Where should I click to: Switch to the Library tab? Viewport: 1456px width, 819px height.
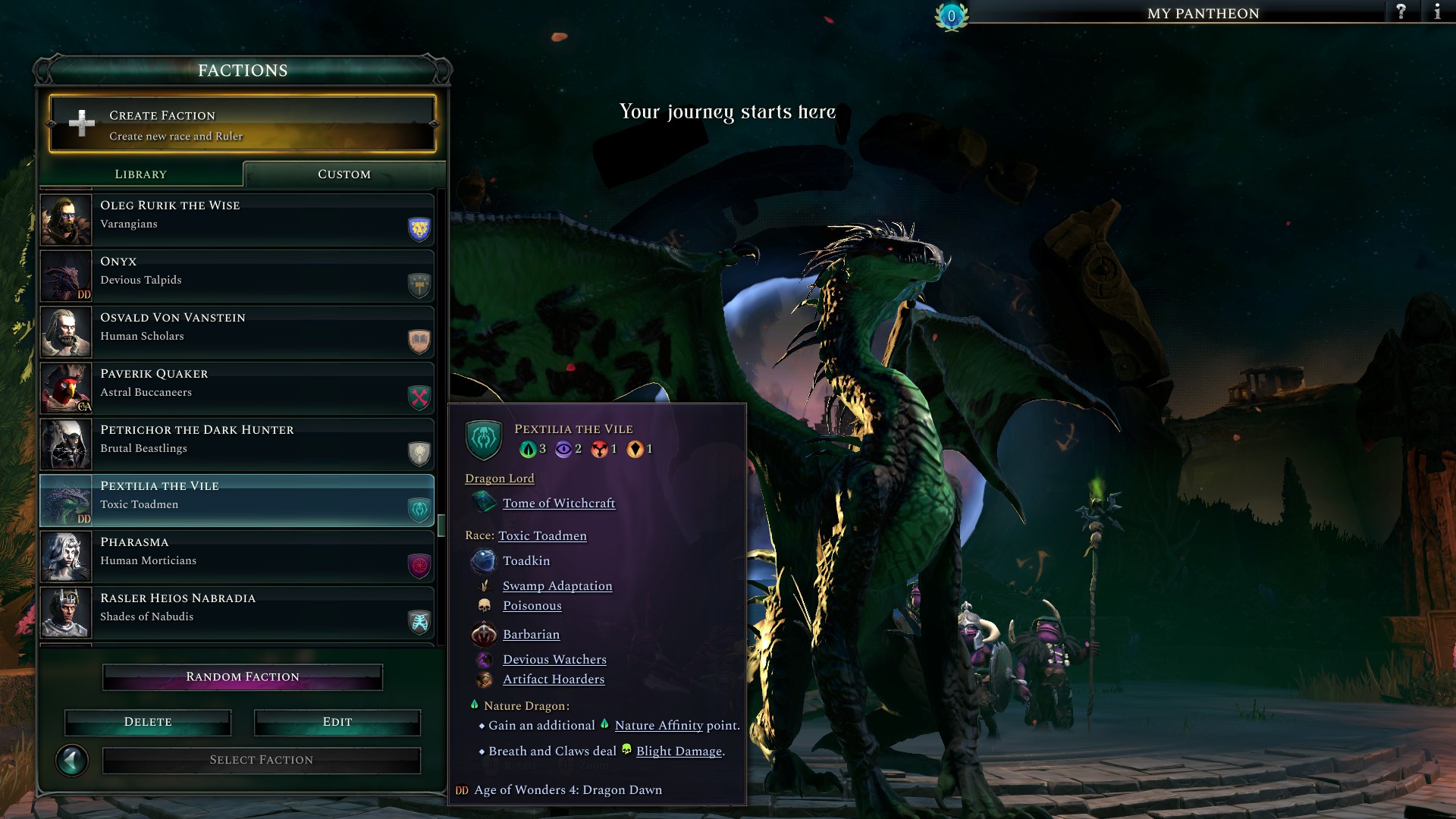coord(140,174)
